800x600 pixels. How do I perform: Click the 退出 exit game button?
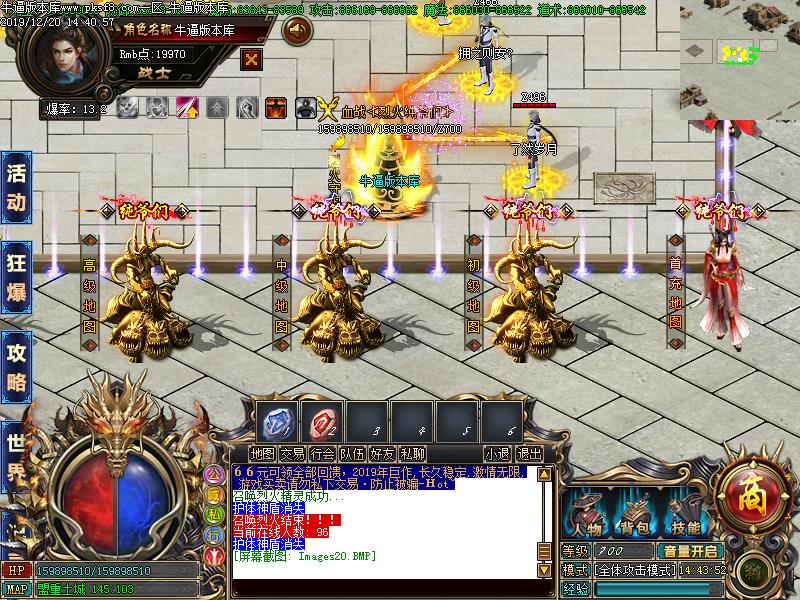529,454
